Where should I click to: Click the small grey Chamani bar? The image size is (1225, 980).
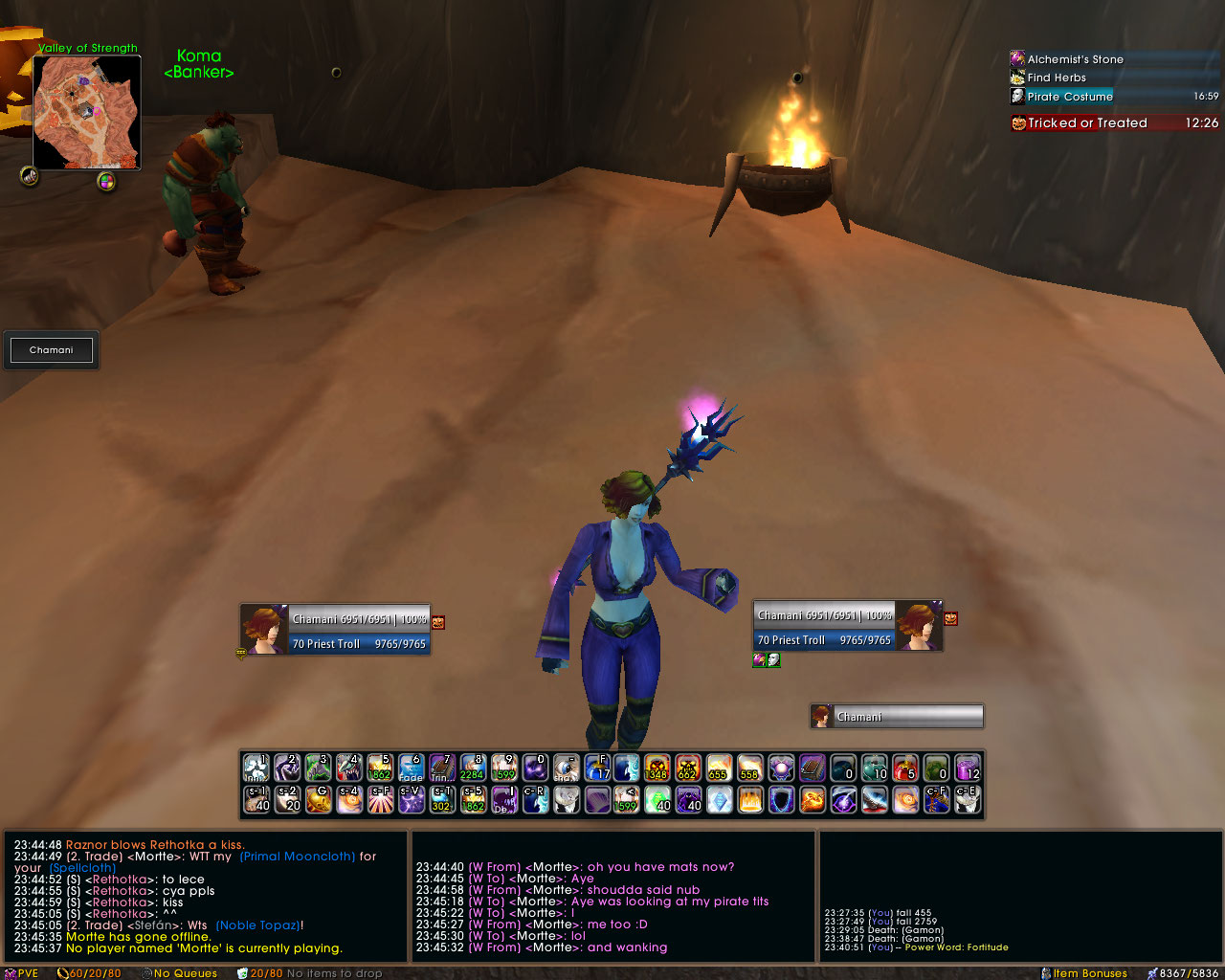pyautogui.click(x=897, y=717)
